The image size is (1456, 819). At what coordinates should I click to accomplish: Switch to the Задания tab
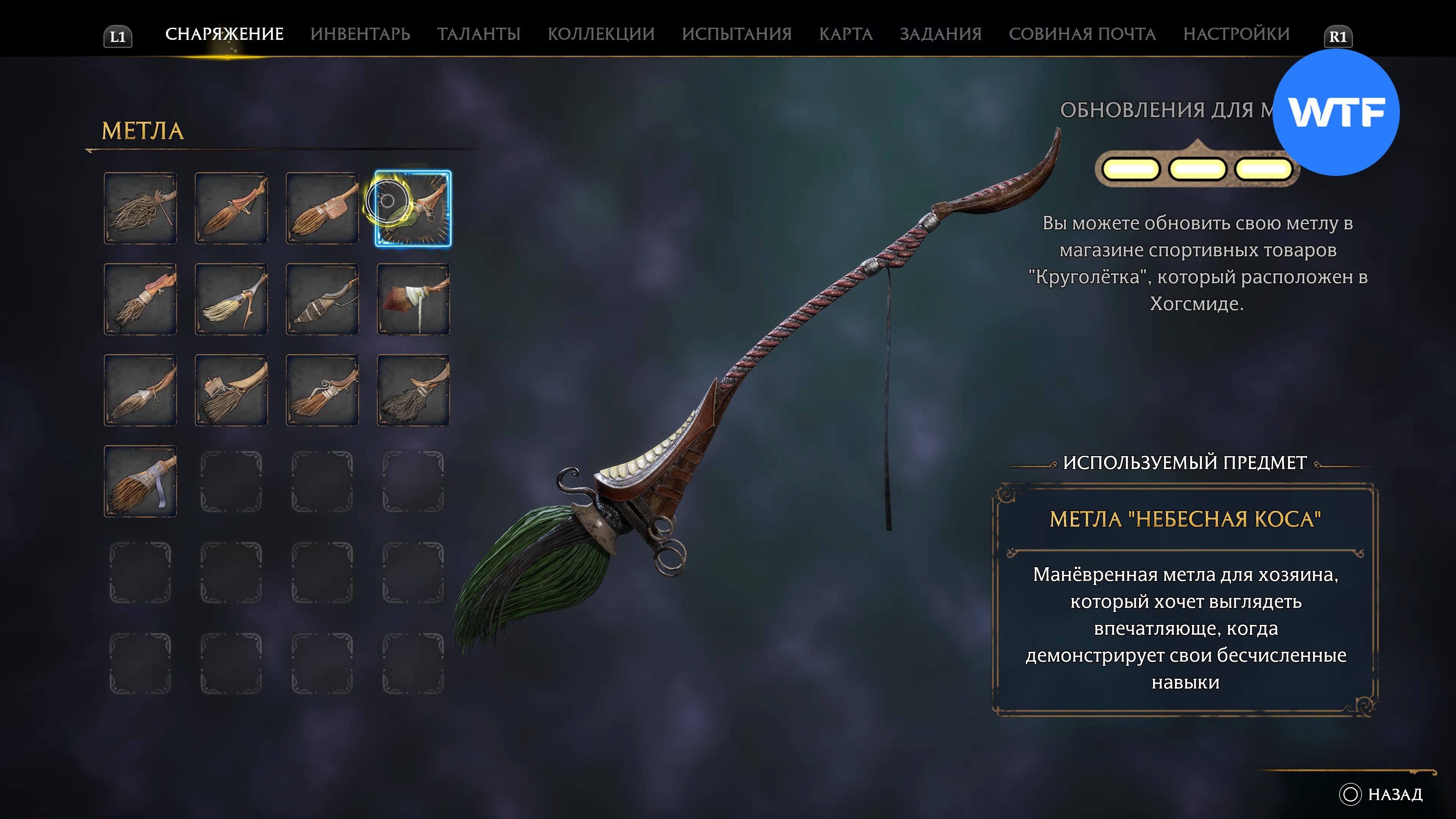click(x=940, y=34)
